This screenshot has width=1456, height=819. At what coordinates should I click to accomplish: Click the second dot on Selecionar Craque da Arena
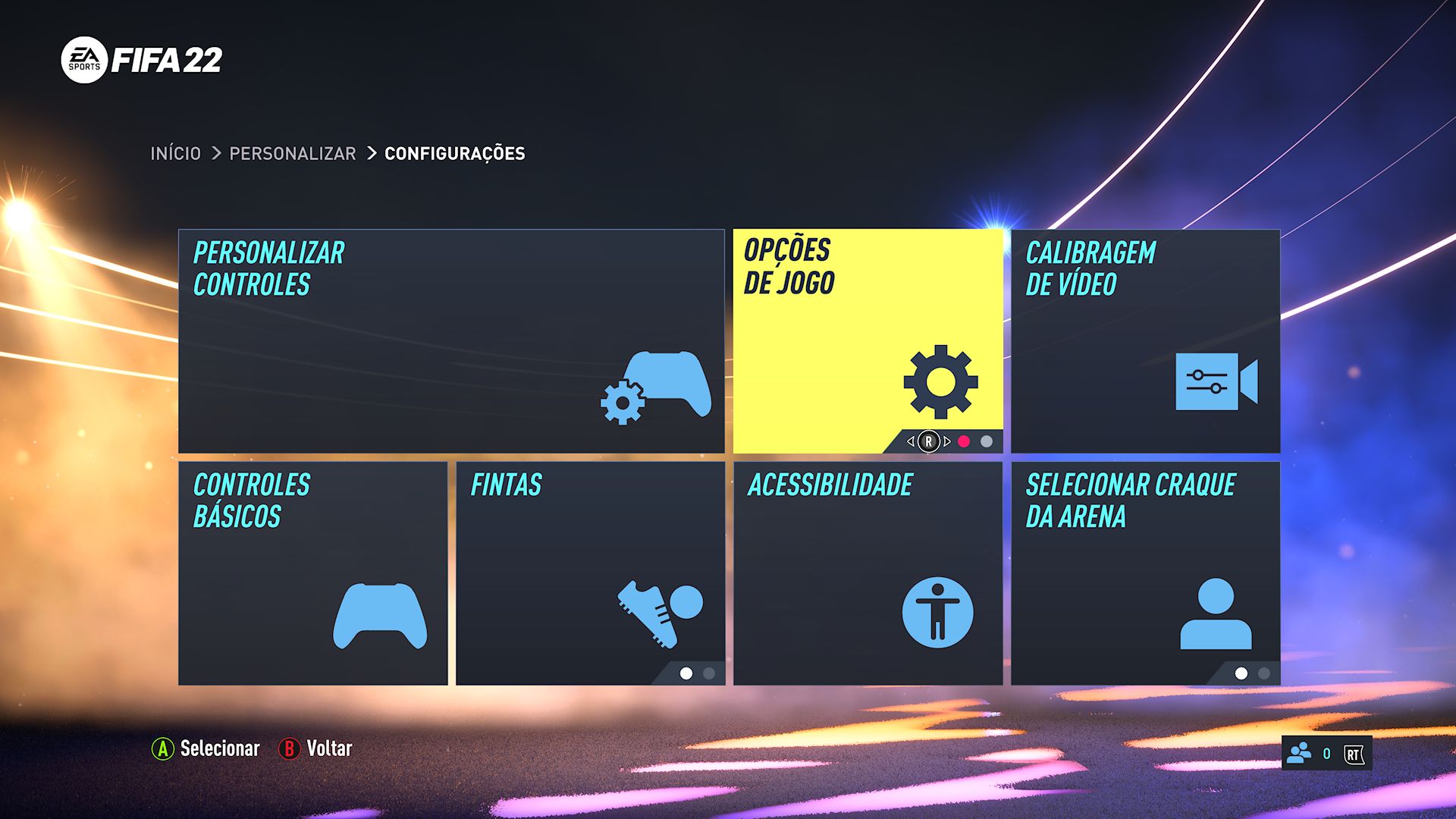pyautogui.click(x=1263, y=673)
